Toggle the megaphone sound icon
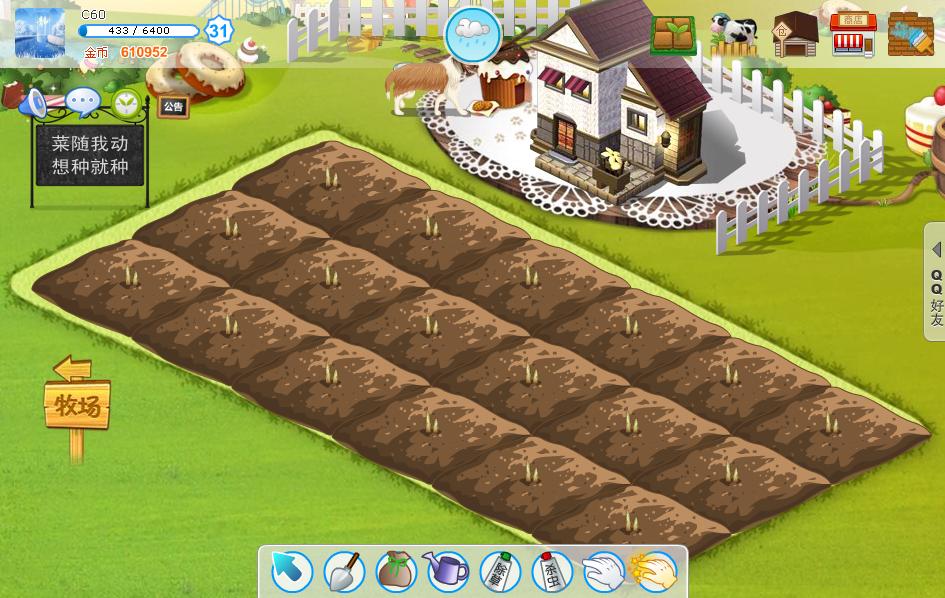 (x=34, y=102)
